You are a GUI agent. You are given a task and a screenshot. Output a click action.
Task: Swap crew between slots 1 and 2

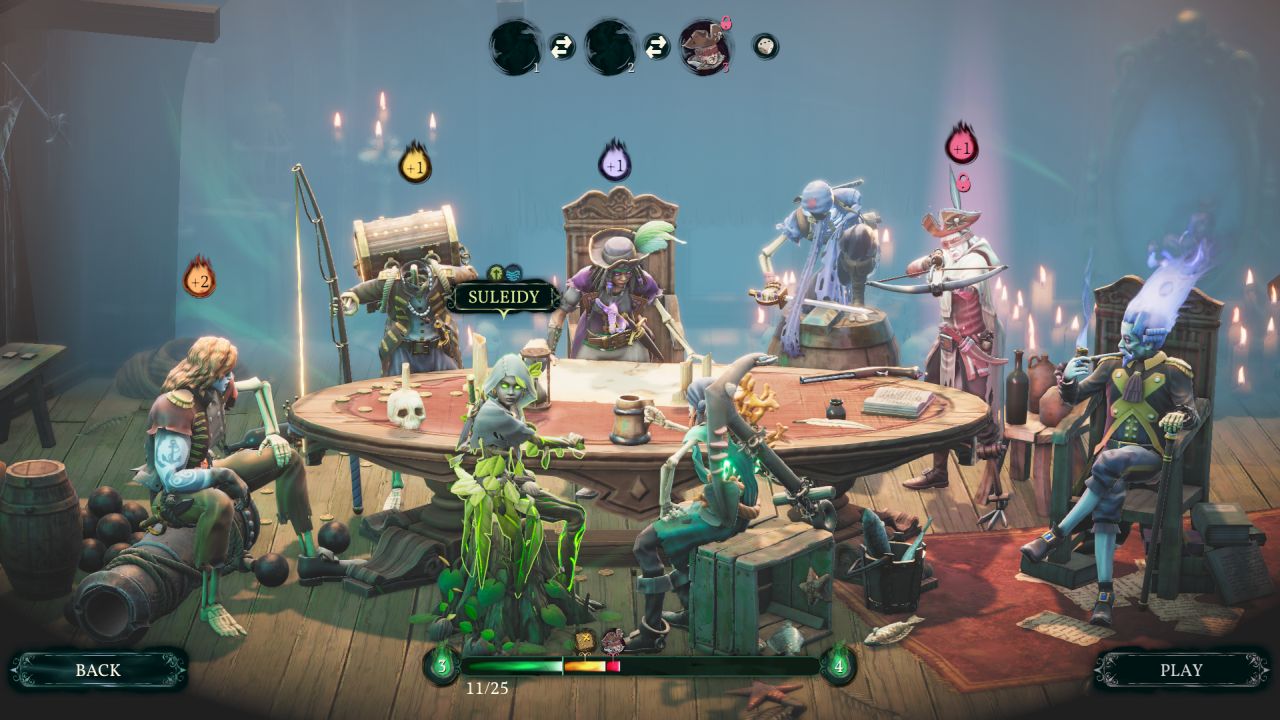(562, 47)
